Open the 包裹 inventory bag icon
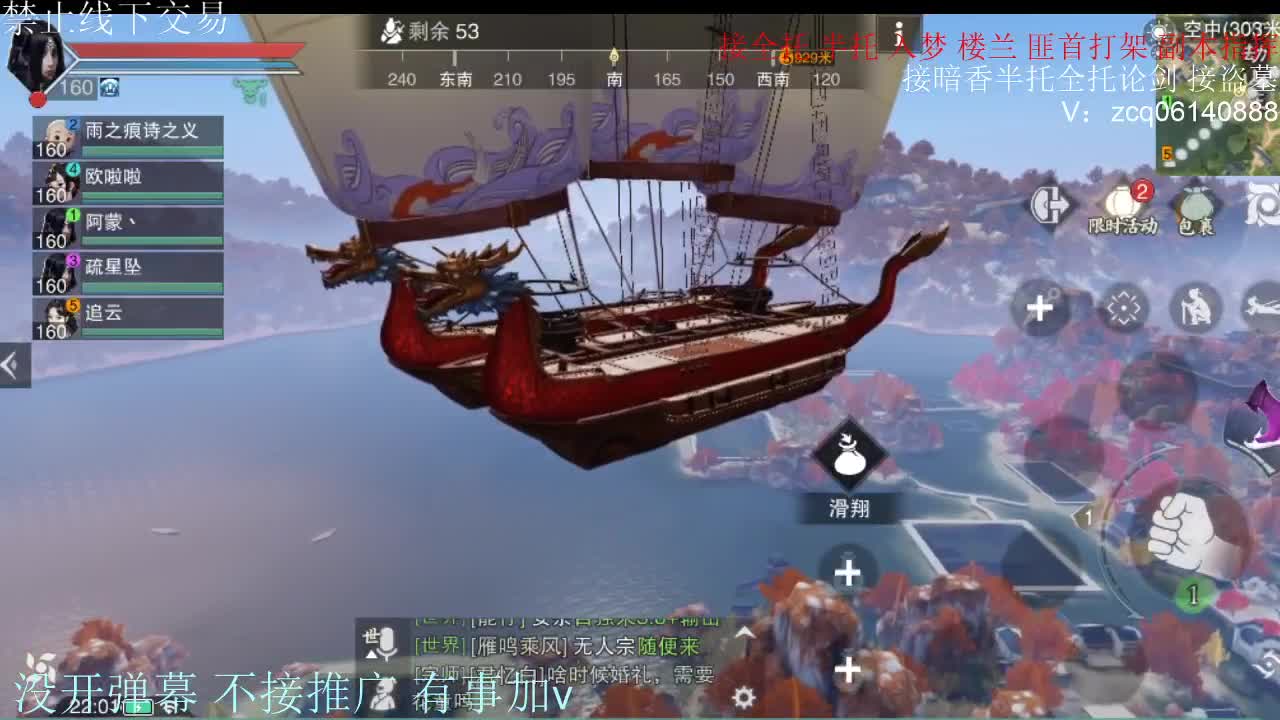This screenshot has width=1280, height=720. point(1196,205)
